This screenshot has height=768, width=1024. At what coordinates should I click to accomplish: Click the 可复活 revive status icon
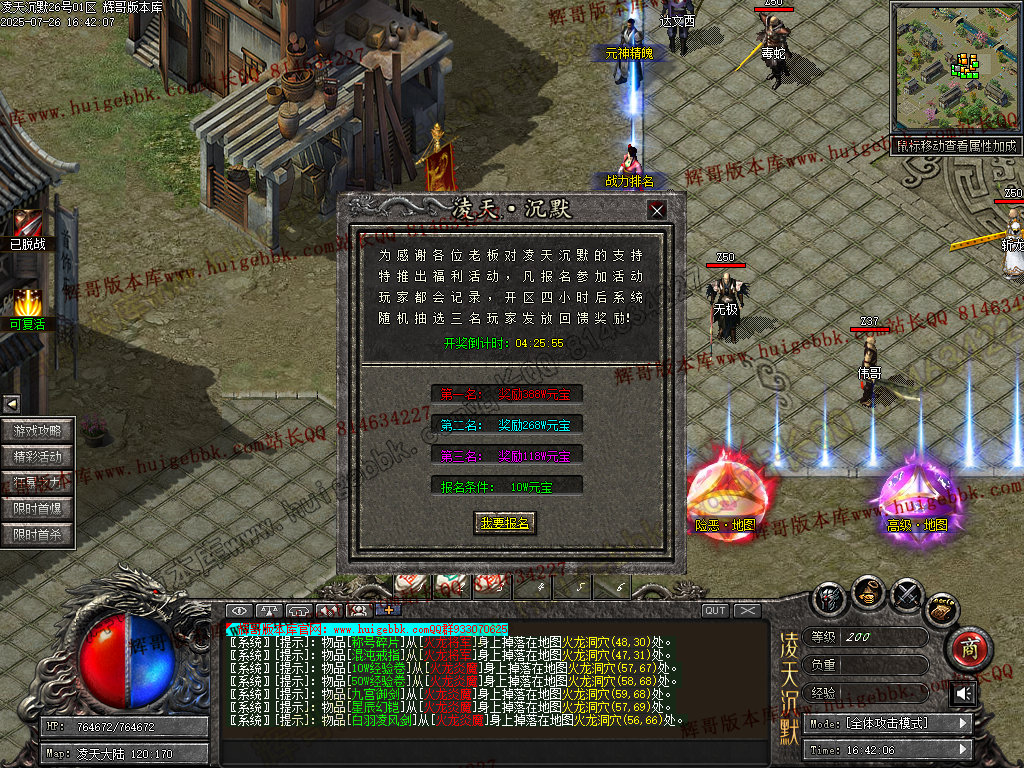[x=27, y=303]
